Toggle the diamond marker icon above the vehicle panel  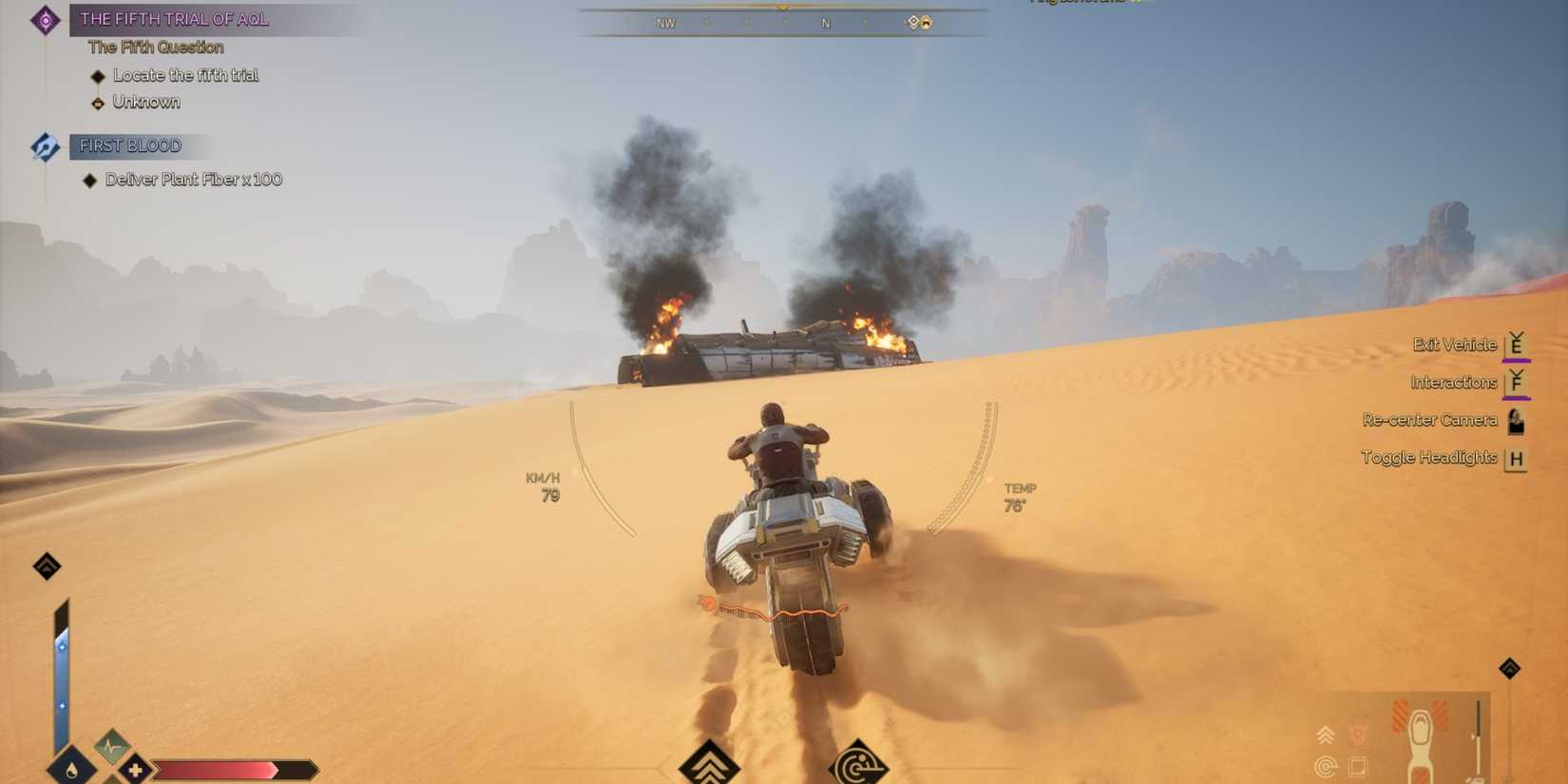coord(1509,668)
